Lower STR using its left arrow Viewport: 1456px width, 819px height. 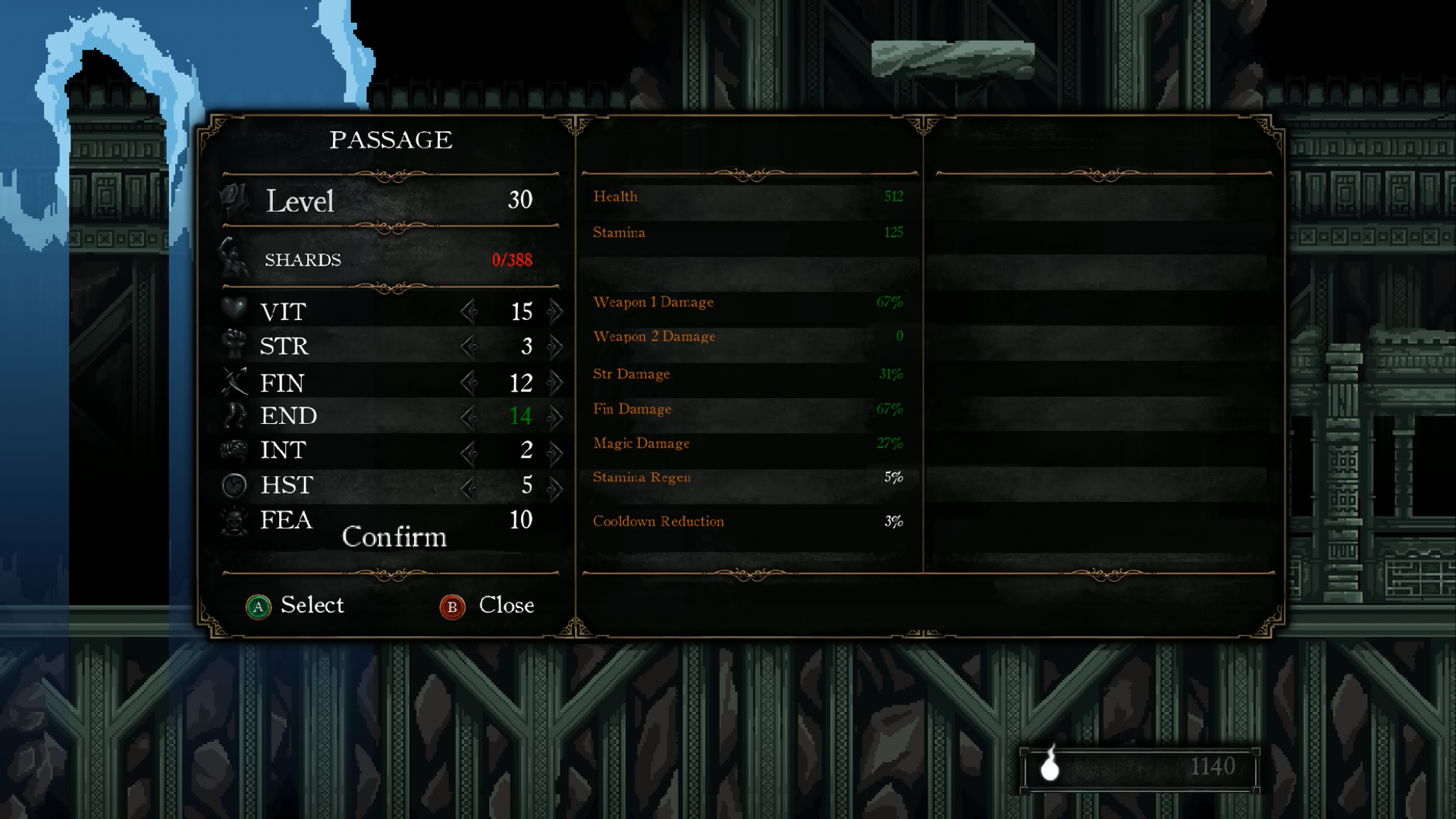coord(468,347)
